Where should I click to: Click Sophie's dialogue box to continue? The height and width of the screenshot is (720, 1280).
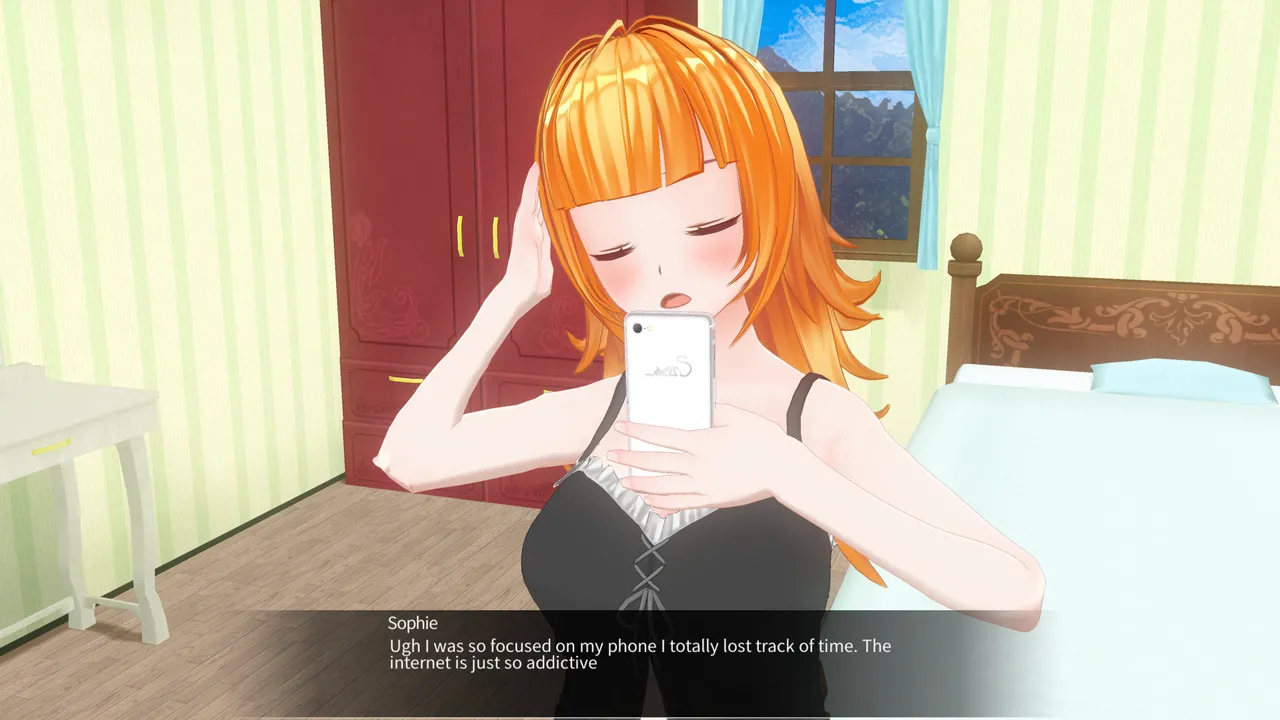click(640, 655)
